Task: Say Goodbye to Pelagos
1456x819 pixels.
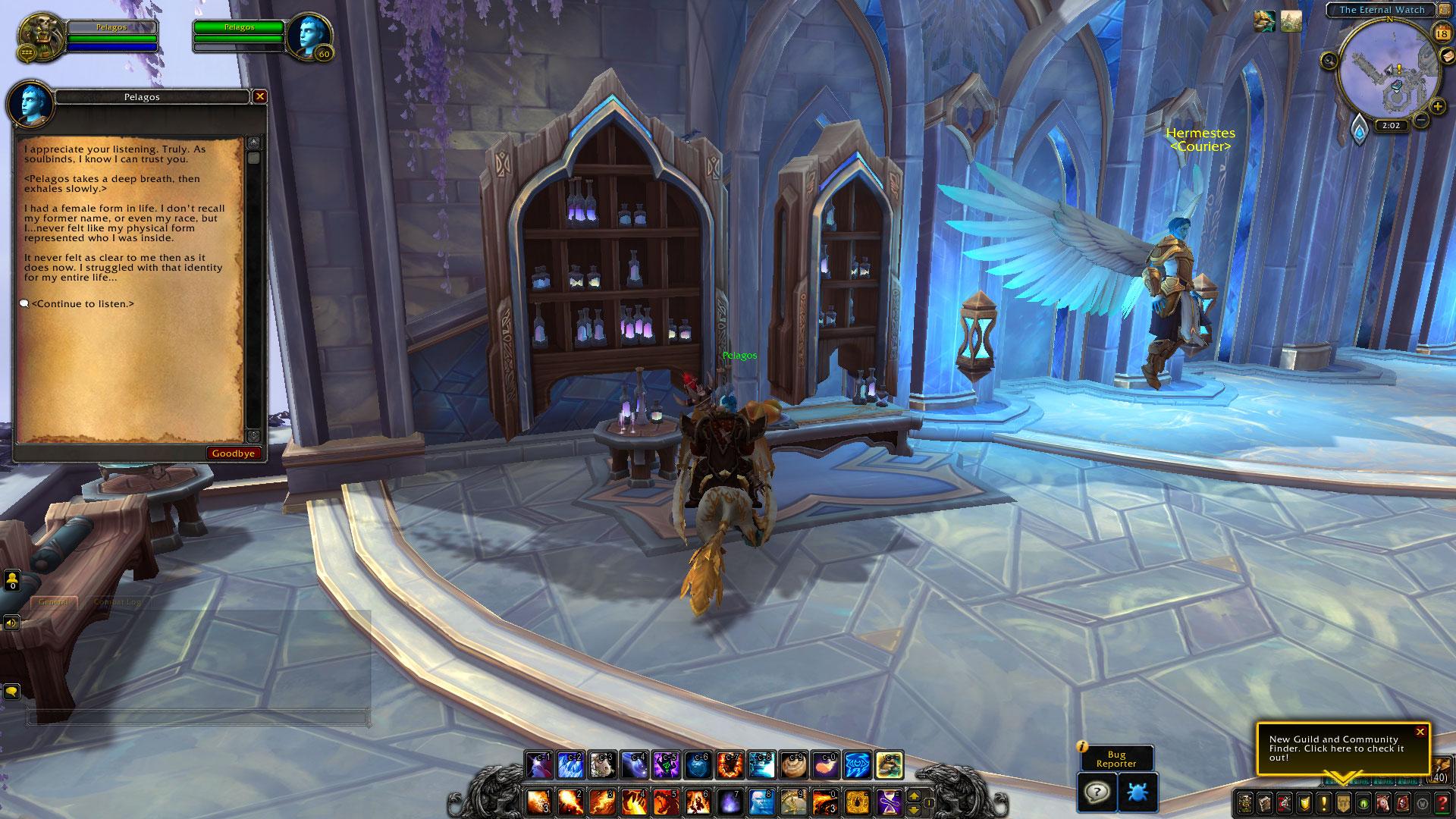Action: pyautogui.click(x=234, y=453)
